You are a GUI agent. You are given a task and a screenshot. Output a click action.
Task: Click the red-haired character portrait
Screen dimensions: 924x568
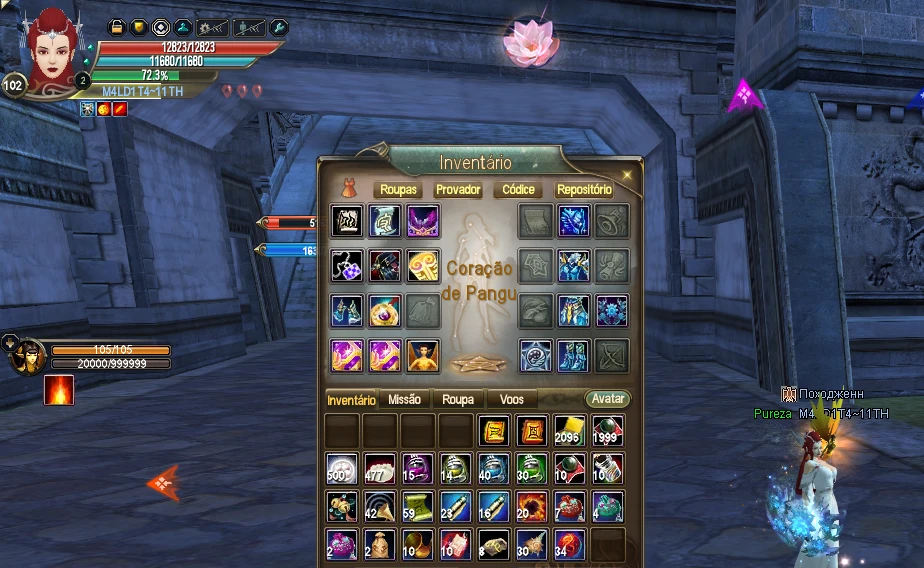[50, 50]
